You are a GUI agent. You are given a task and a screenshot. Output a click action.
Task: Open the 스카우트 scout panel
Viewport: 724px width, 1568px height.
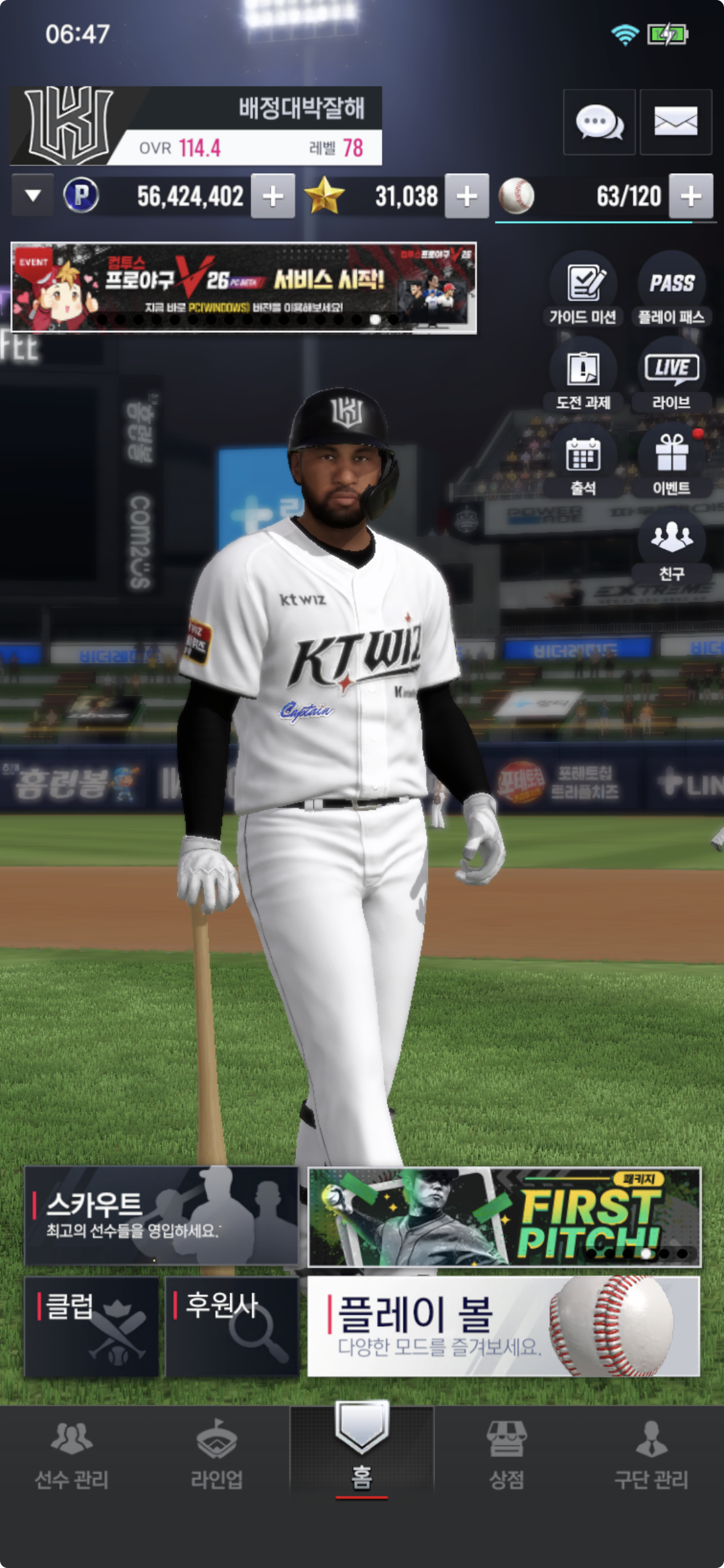coord(161,1216)
